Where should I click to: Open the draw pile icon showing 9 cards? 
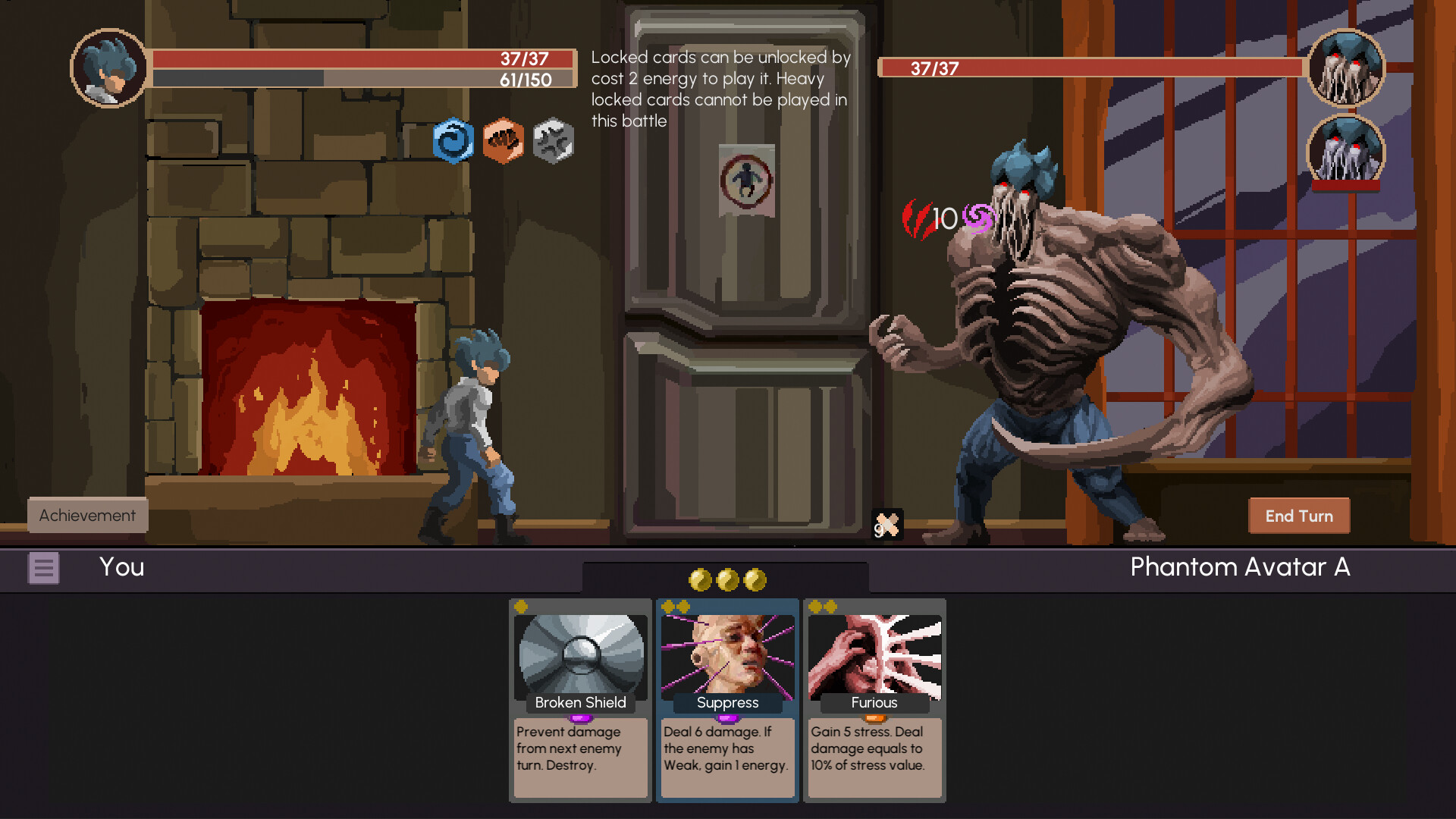pos(886,523)
